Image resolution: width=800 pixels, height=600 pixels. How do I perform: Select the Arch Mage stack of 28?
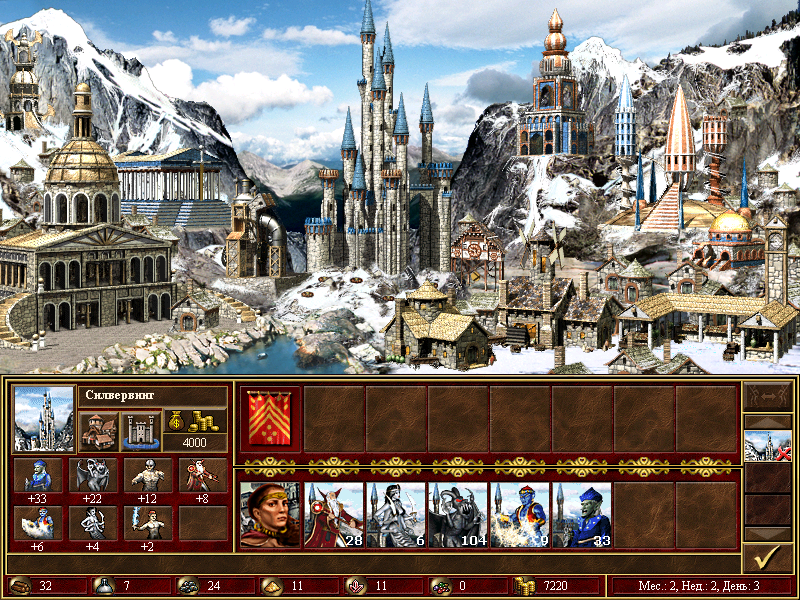pyautogui.click(x=333, y=515)
